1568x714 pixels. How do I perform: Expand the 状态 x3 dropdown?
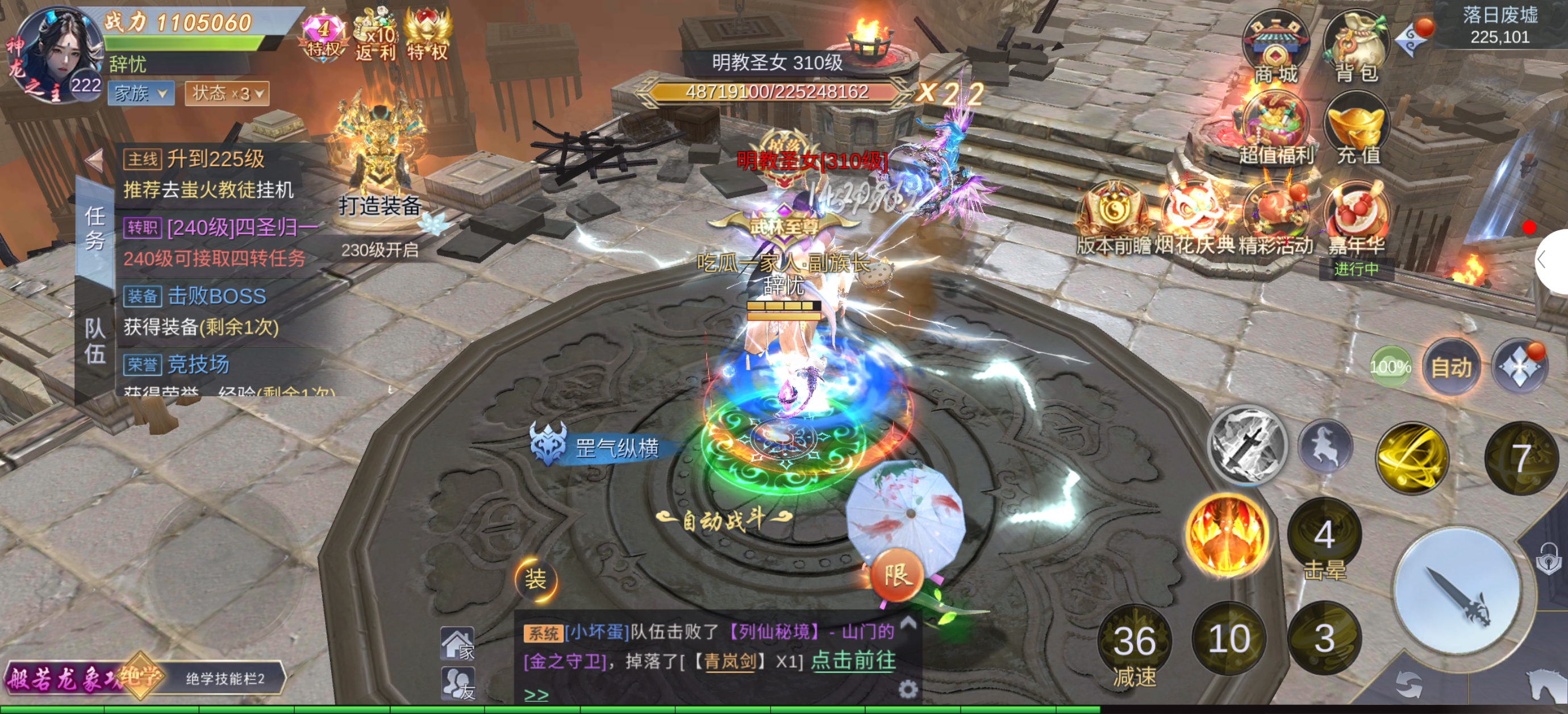click(227, 94)
